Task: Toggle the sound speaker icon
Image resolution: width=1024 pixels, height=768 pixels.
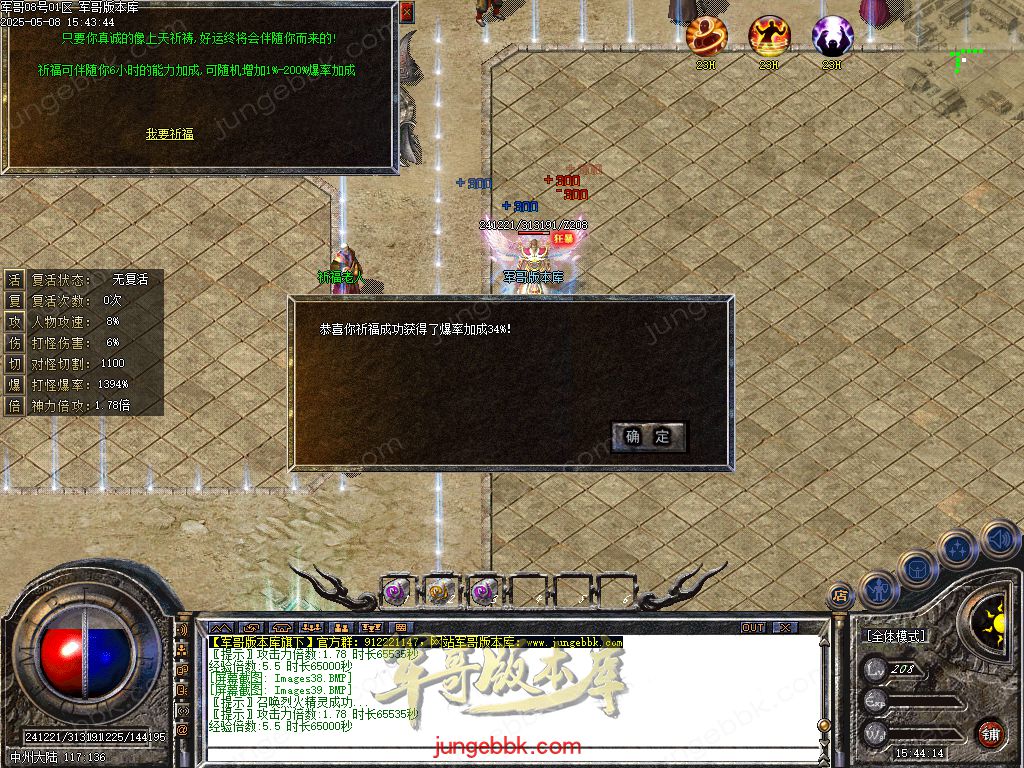Action: pyautogui.click(x=998, y=539)
